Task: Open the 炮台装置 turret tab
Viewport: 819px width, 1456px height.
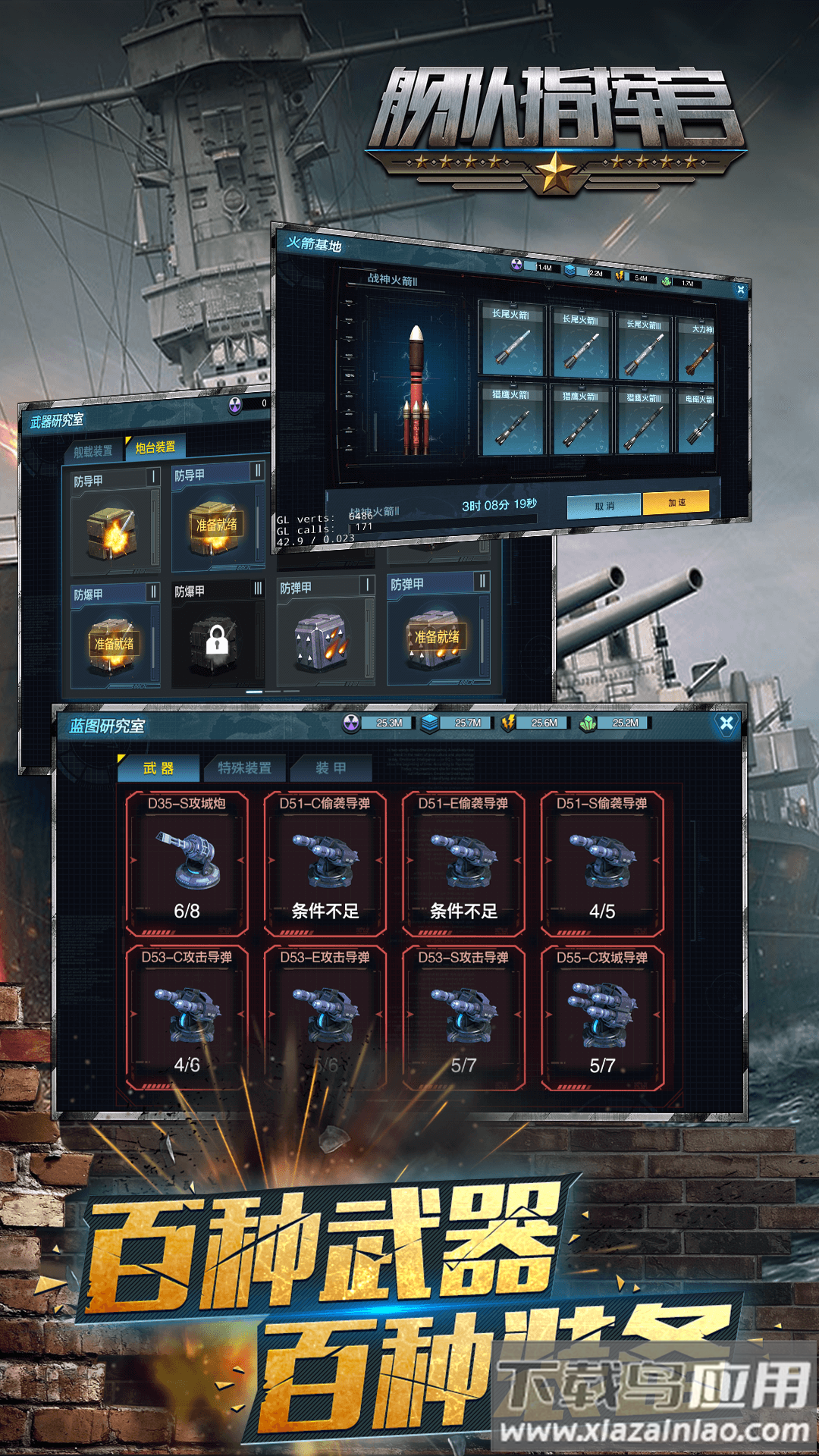Action: pyautogui.click(x=155, y=447)
